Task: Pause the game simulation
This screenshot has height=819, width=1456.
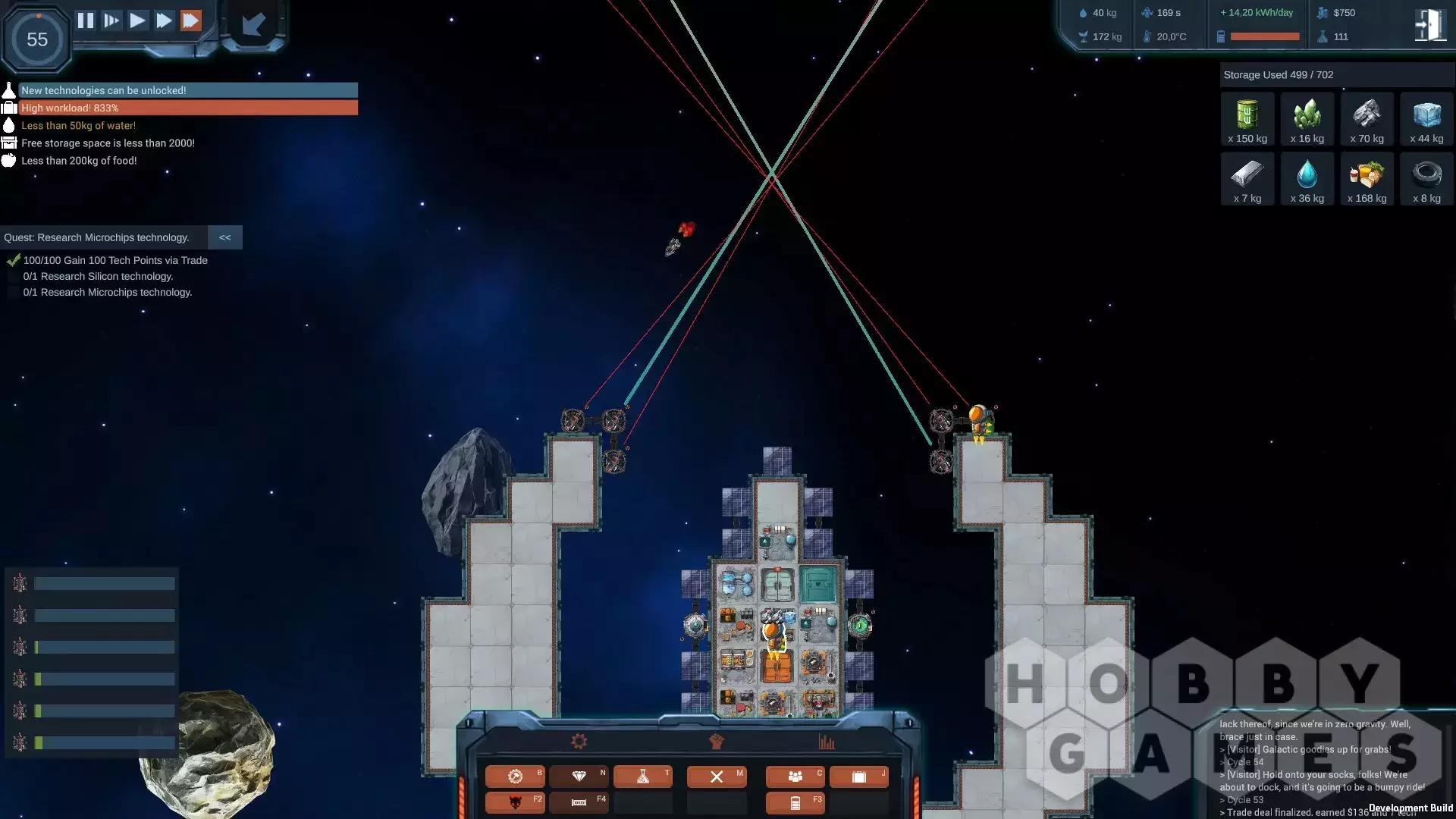Action: (86, 20)
